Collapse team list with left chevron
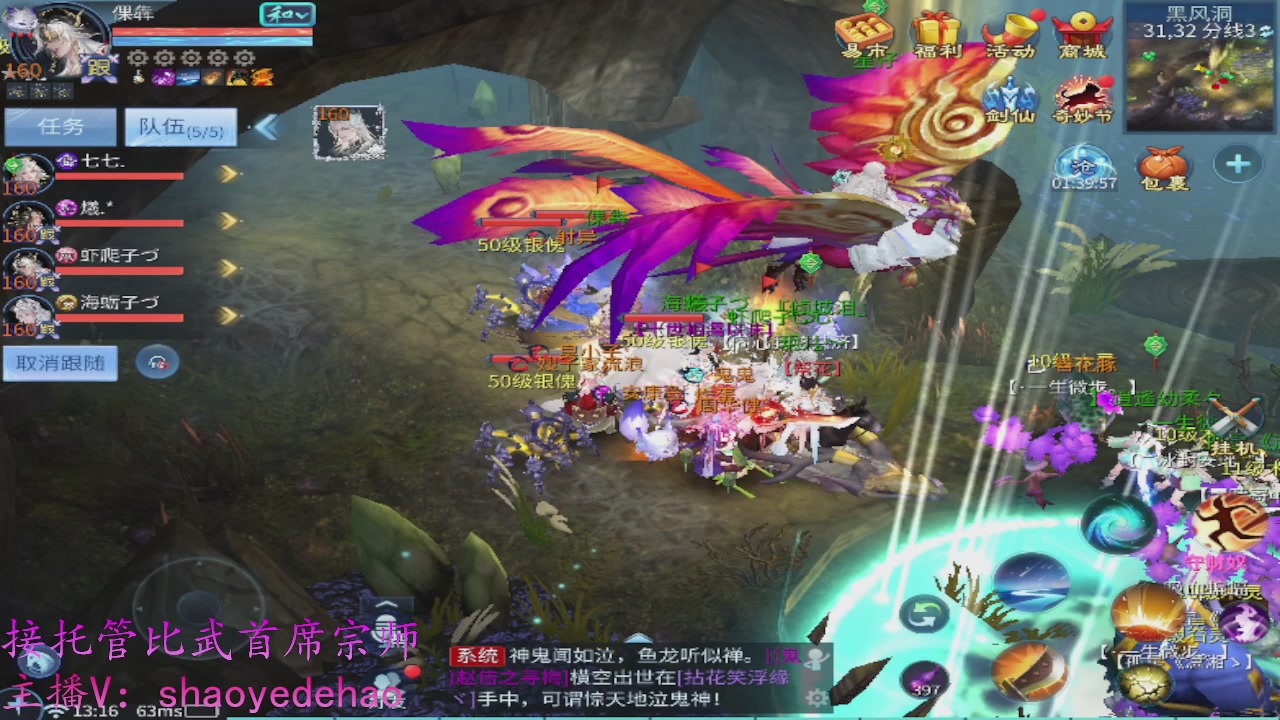The height and width of the screenshot is (720, 1280). pyautogui.click(x=266, y=127)
